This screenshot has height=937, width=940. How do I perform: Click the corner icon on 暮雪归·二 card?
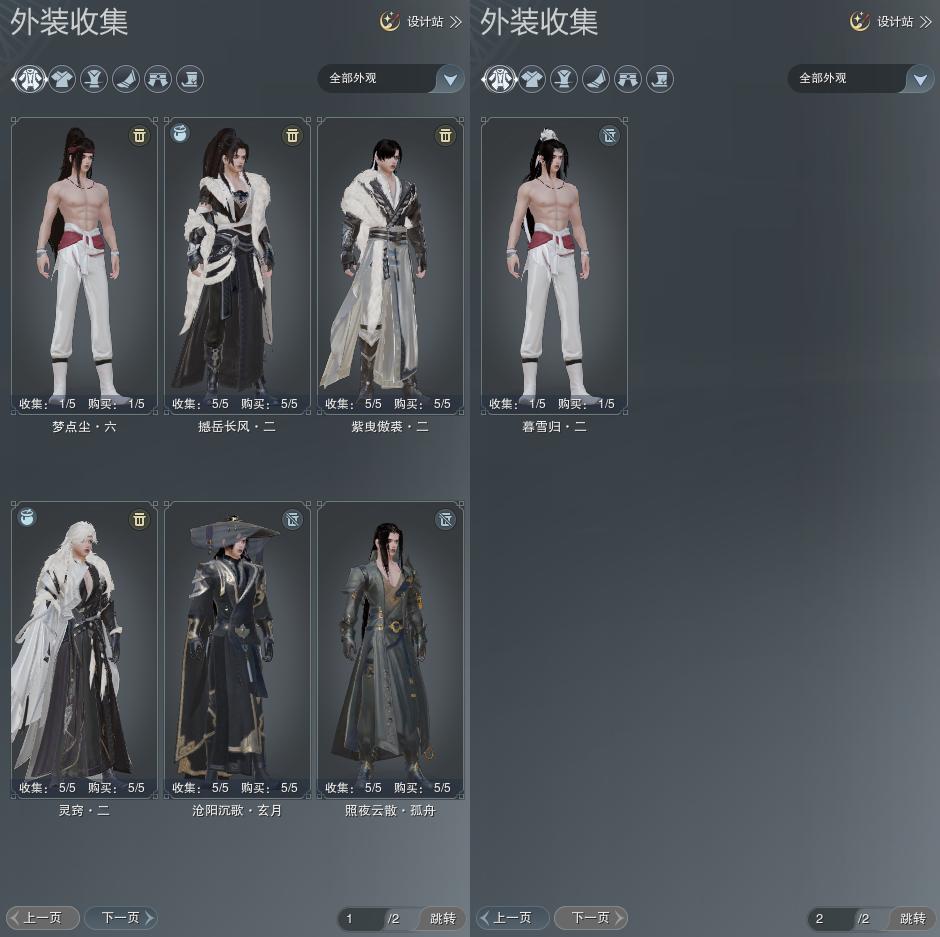coord(609,135)
